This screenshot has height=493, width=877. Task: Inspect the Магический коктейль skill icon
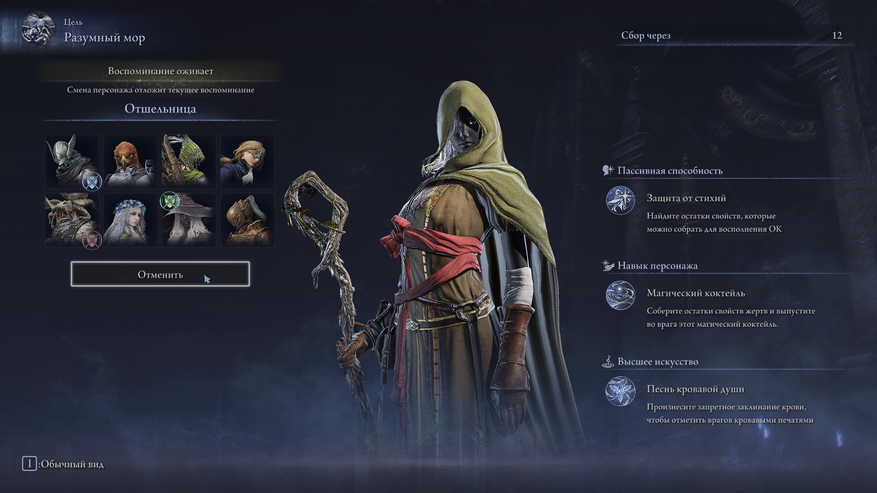(x=620, y=295)
